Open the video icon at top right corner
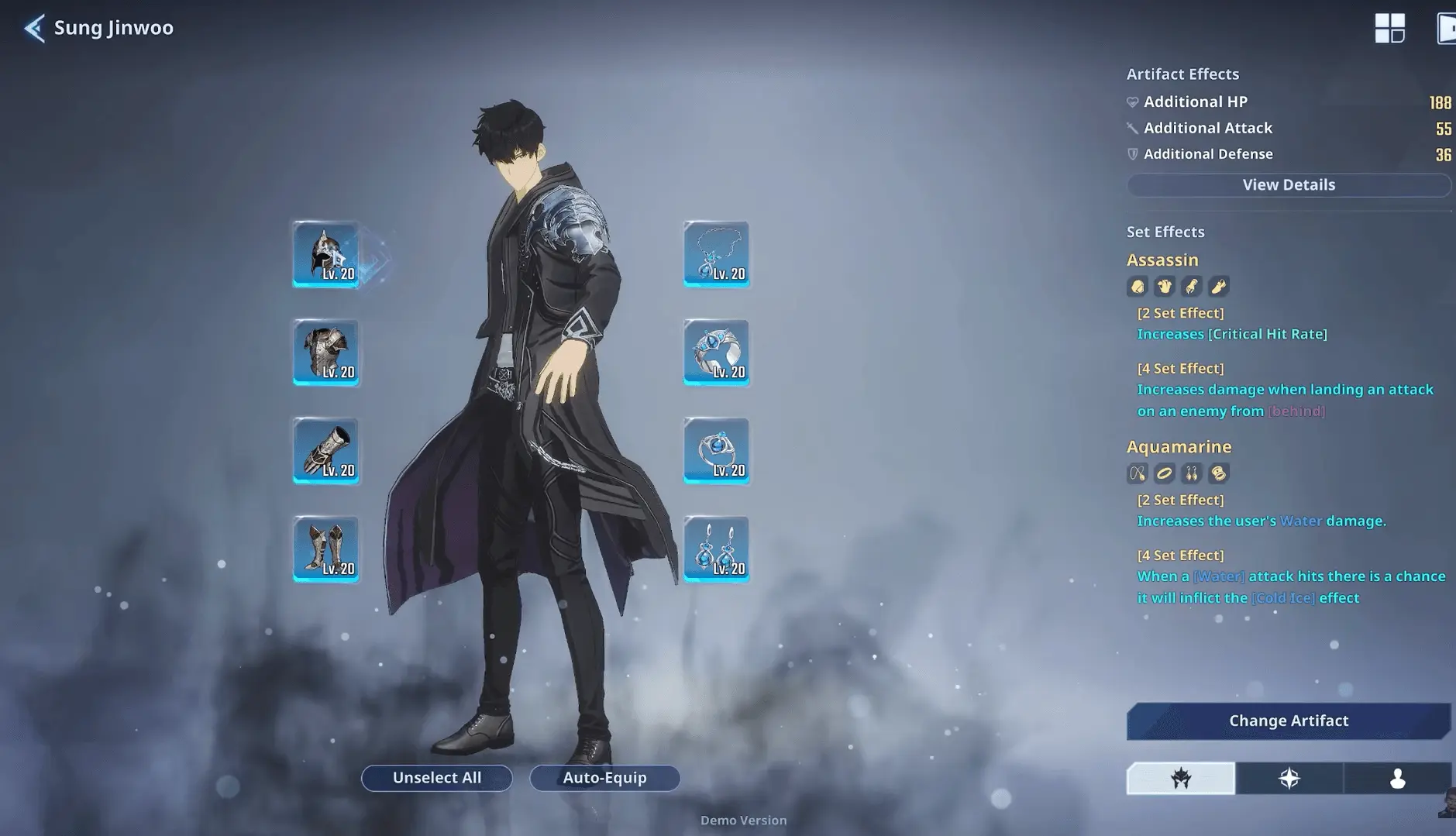Image resolution: width=1456 pixels, height=836 pixels. [1447, 28]
